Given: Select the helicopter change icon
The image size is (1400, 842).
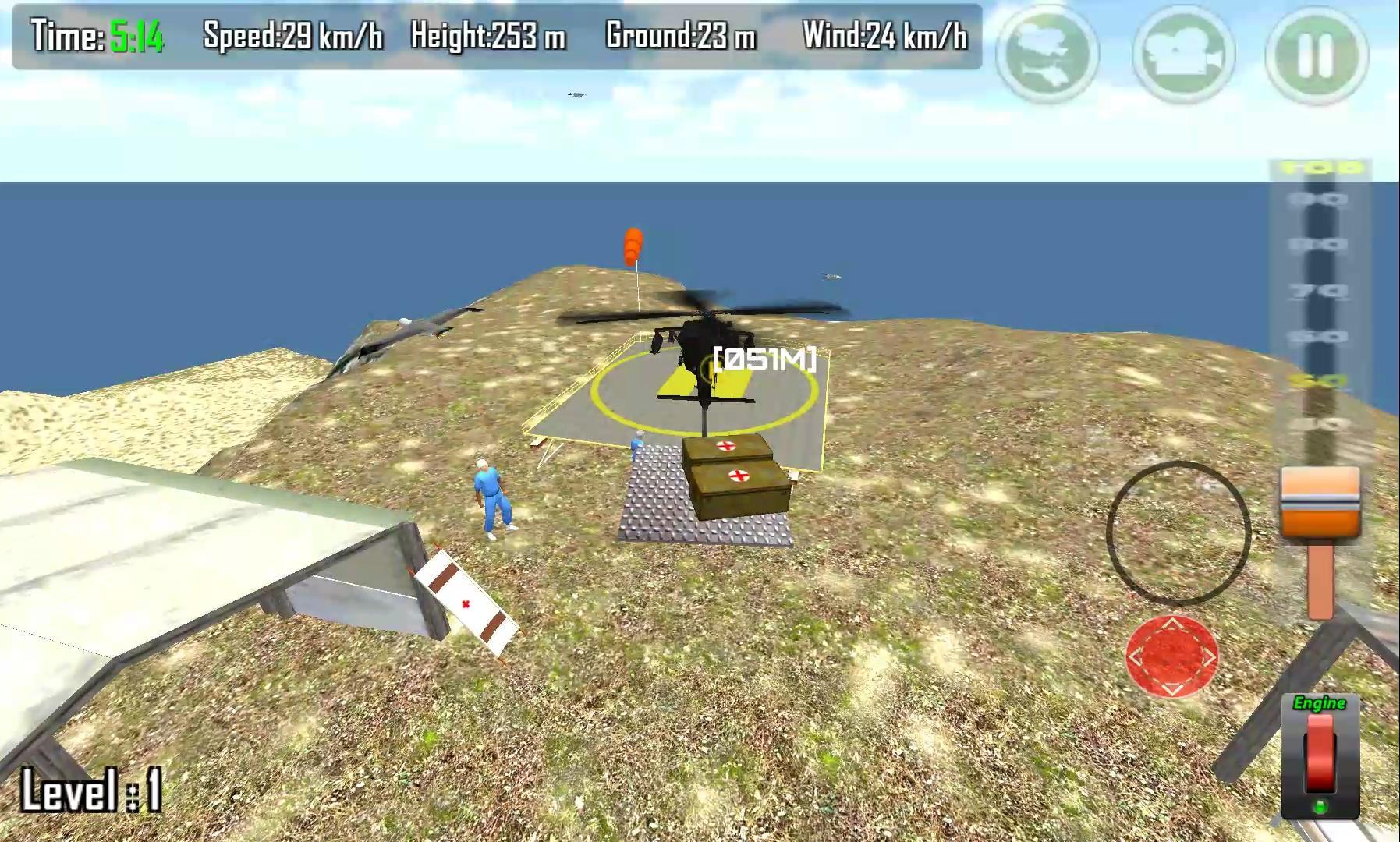Looking at the screenshot, I should tap(1049, 49).
